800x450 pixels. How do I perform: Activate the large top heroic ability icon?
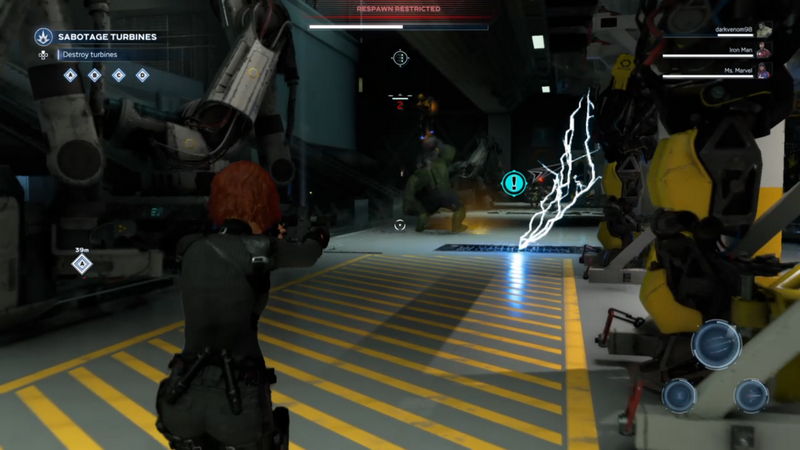716,344
